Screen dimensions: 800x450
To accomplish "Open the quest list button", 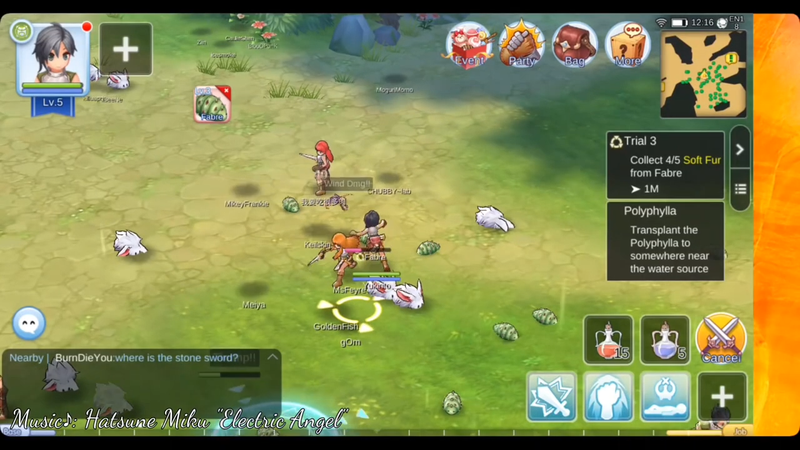I will (740, 189).
